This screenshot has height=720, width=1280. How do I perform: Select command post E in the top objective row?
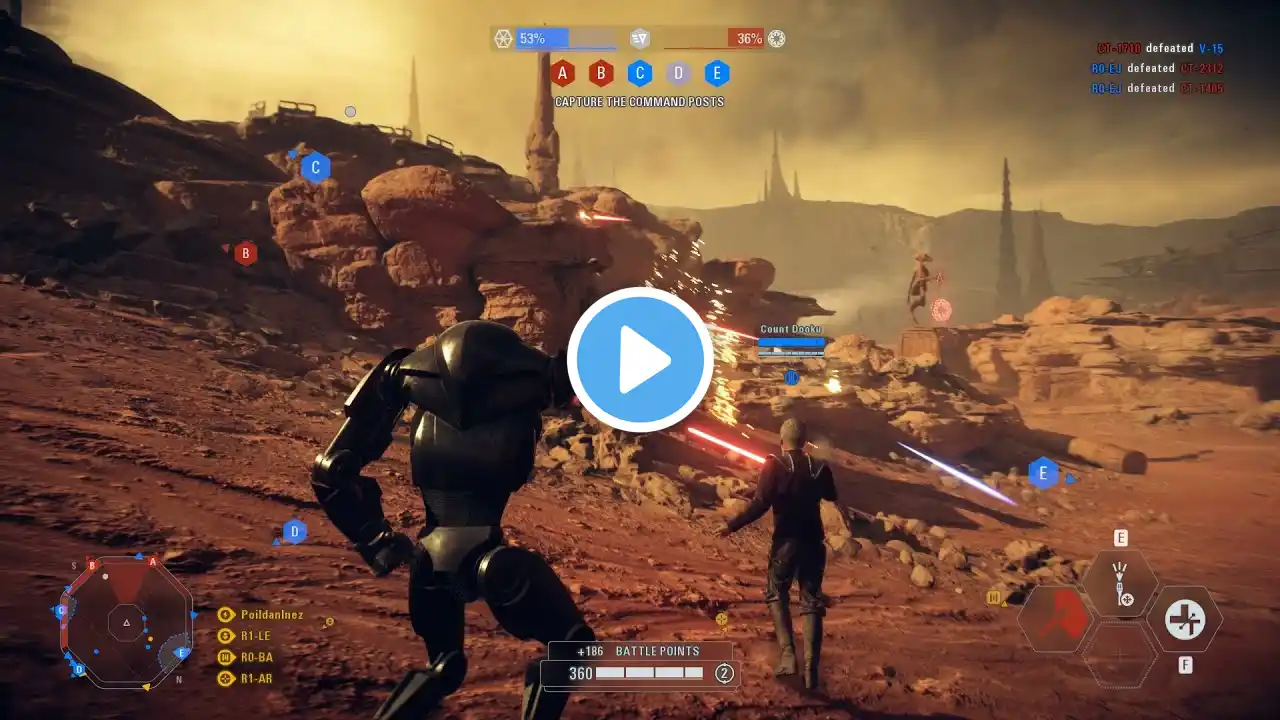[x=717, y=73]
